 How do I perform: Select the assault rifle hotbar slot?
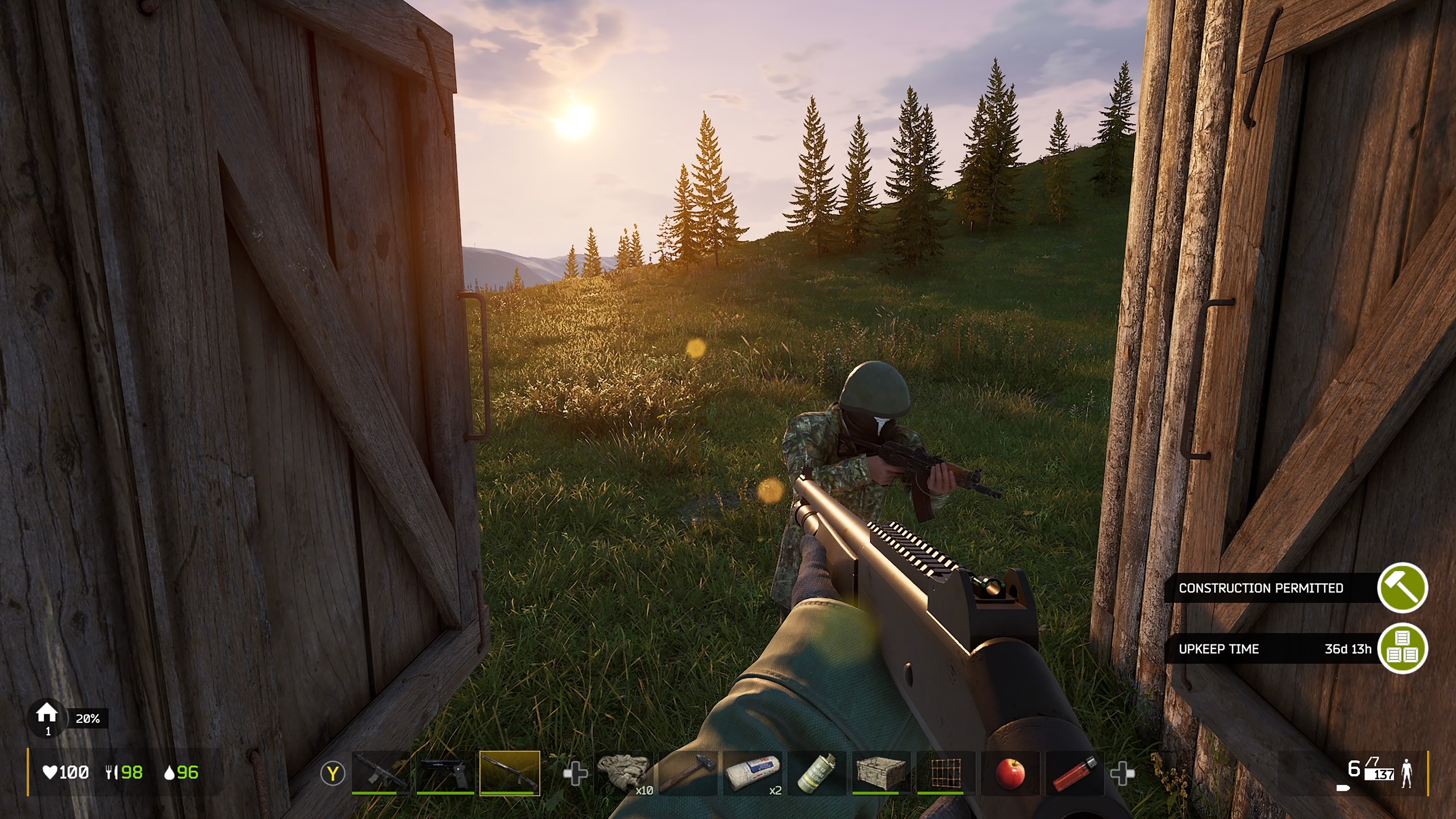(x=380, y=772)
